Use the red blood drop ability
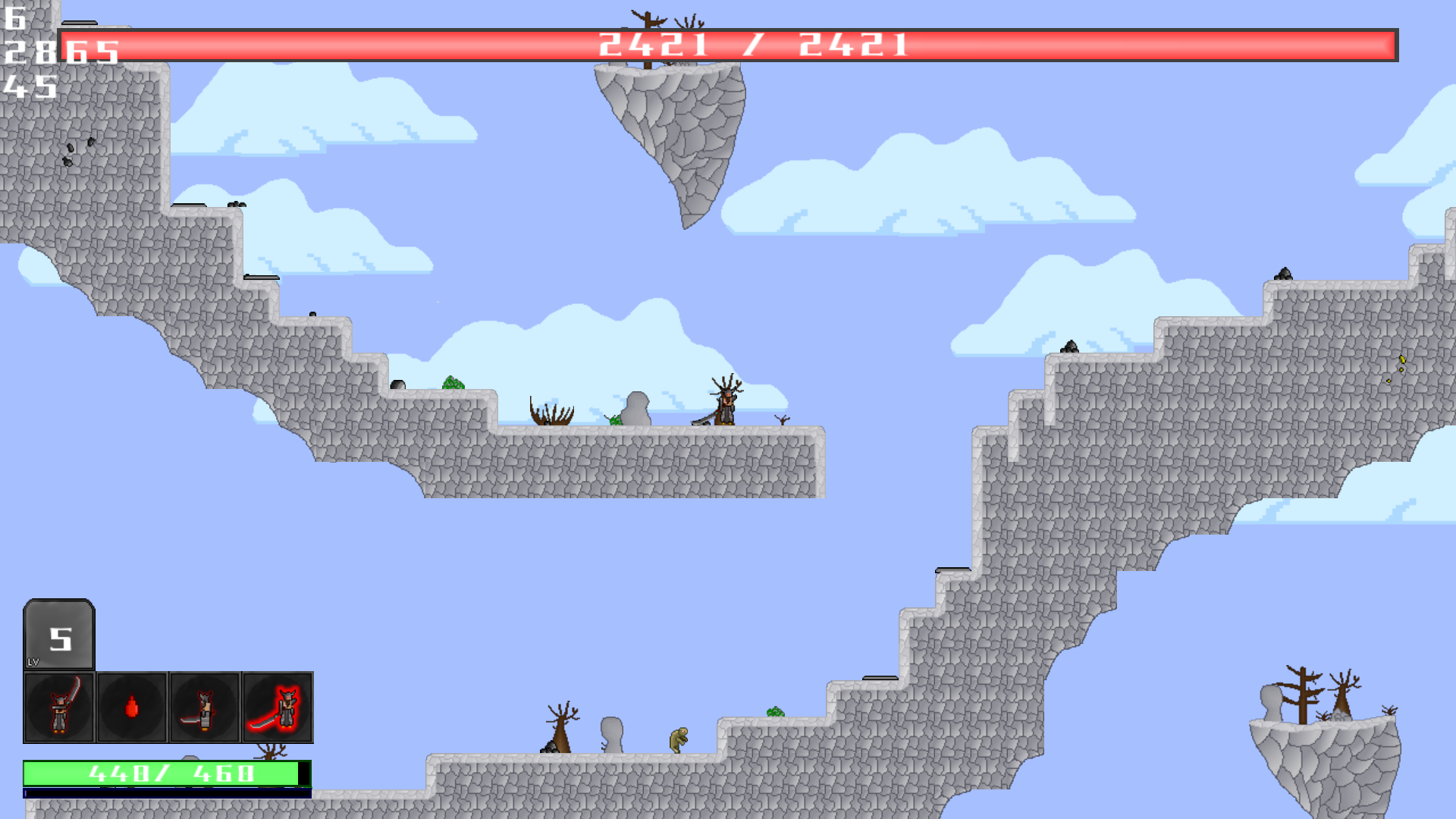The image size is (1456, 819). click(132, 708)
